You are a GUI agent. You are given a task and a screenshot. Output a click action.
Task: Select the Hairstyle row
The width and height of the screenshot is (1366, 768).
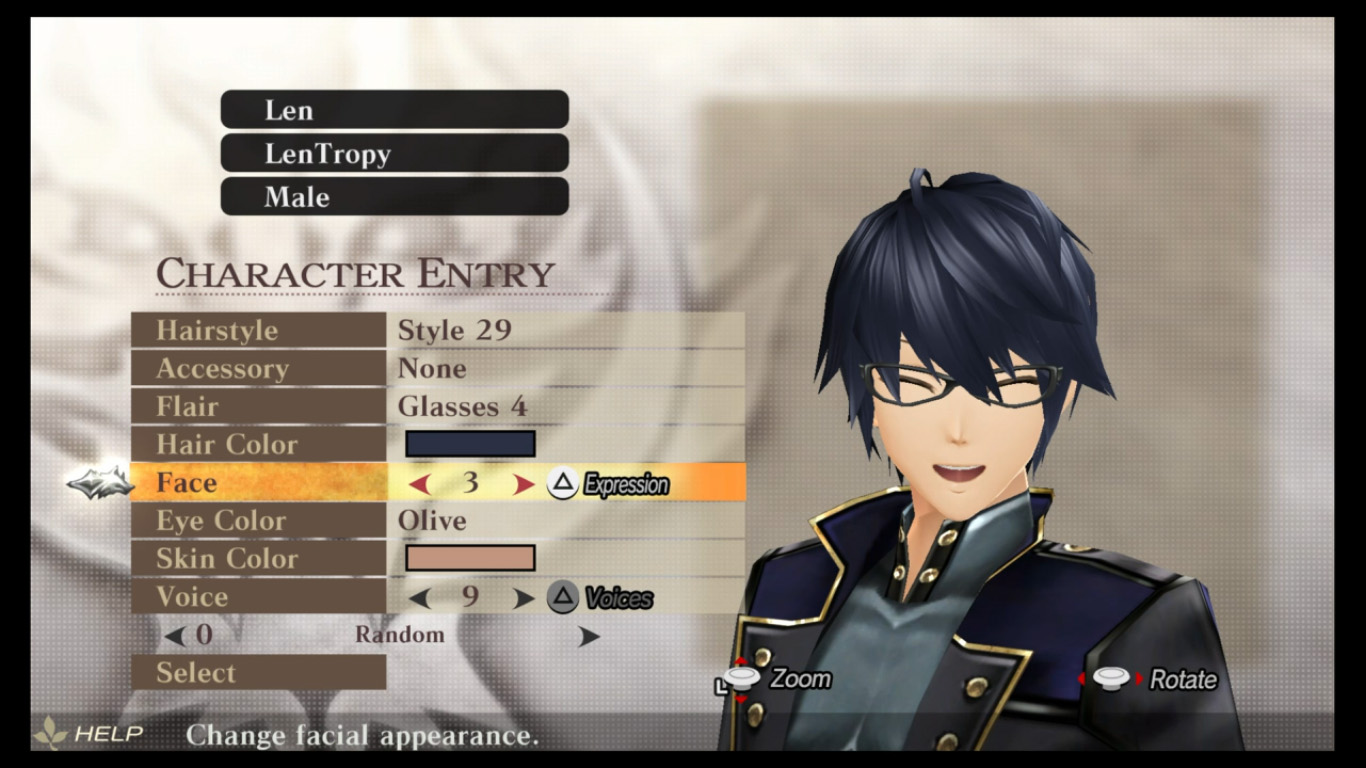[x=258, y=331]
